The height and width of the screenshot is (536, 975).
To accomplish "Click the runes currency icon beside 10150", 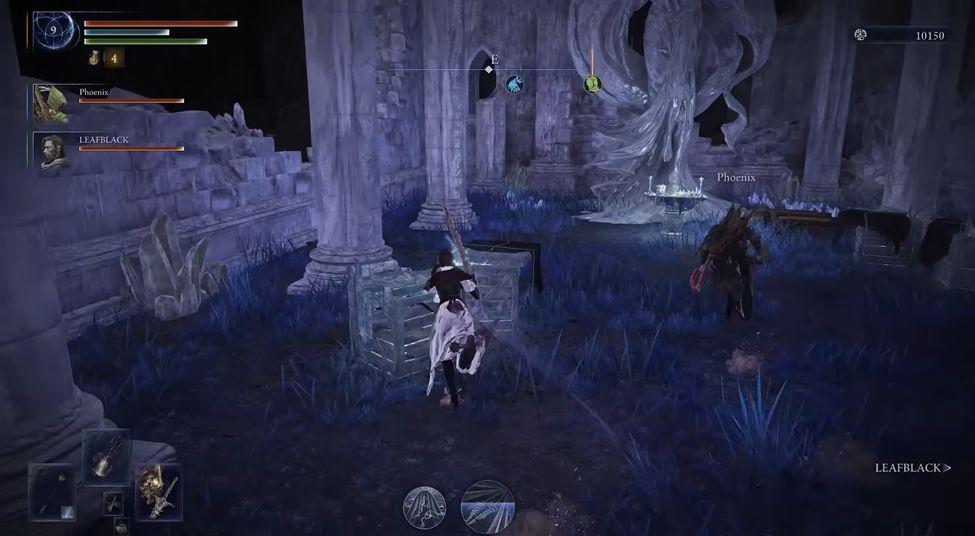I will 860,35.
